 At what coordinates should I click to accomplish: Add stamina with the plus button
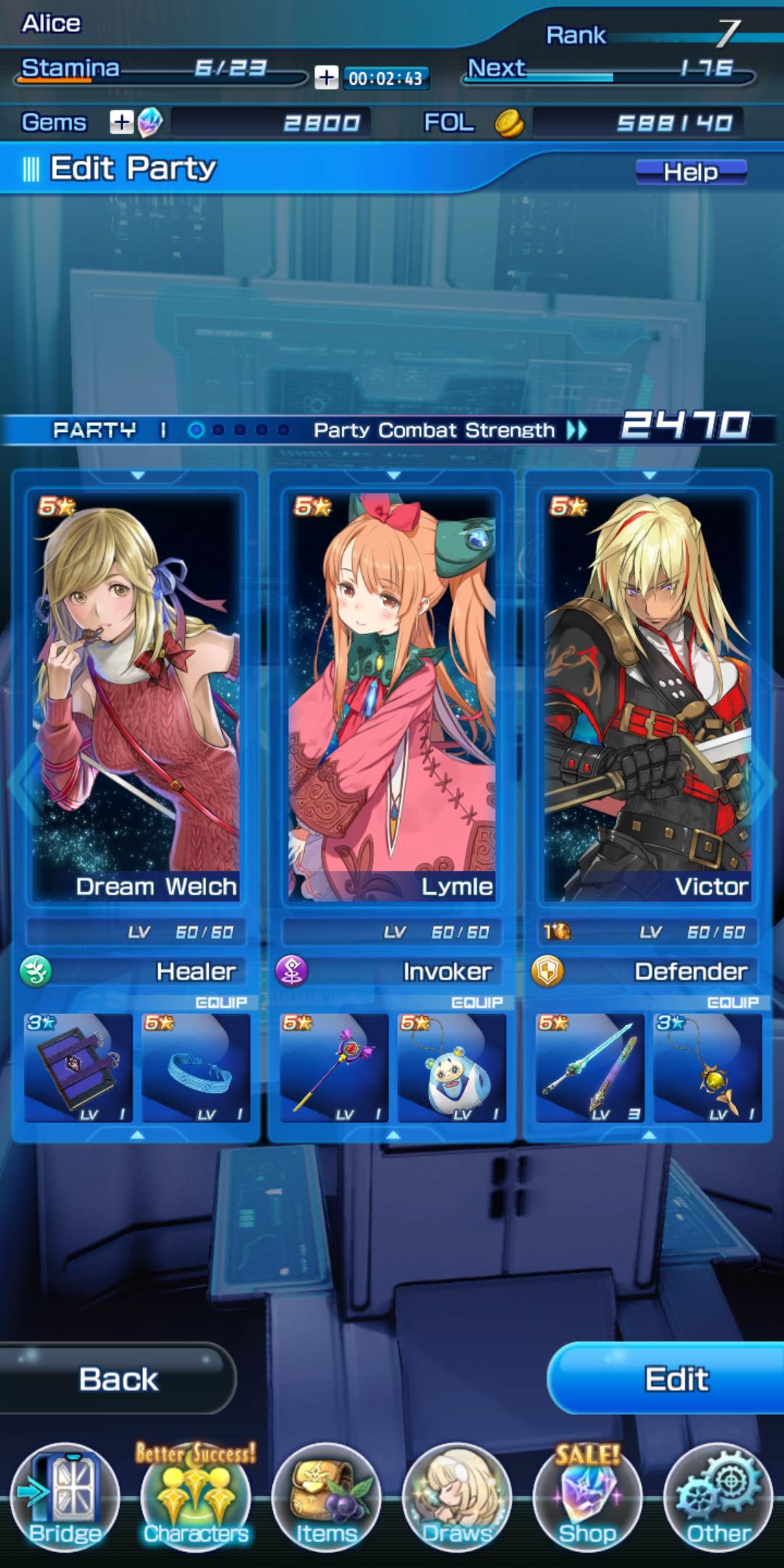point(326,78)
